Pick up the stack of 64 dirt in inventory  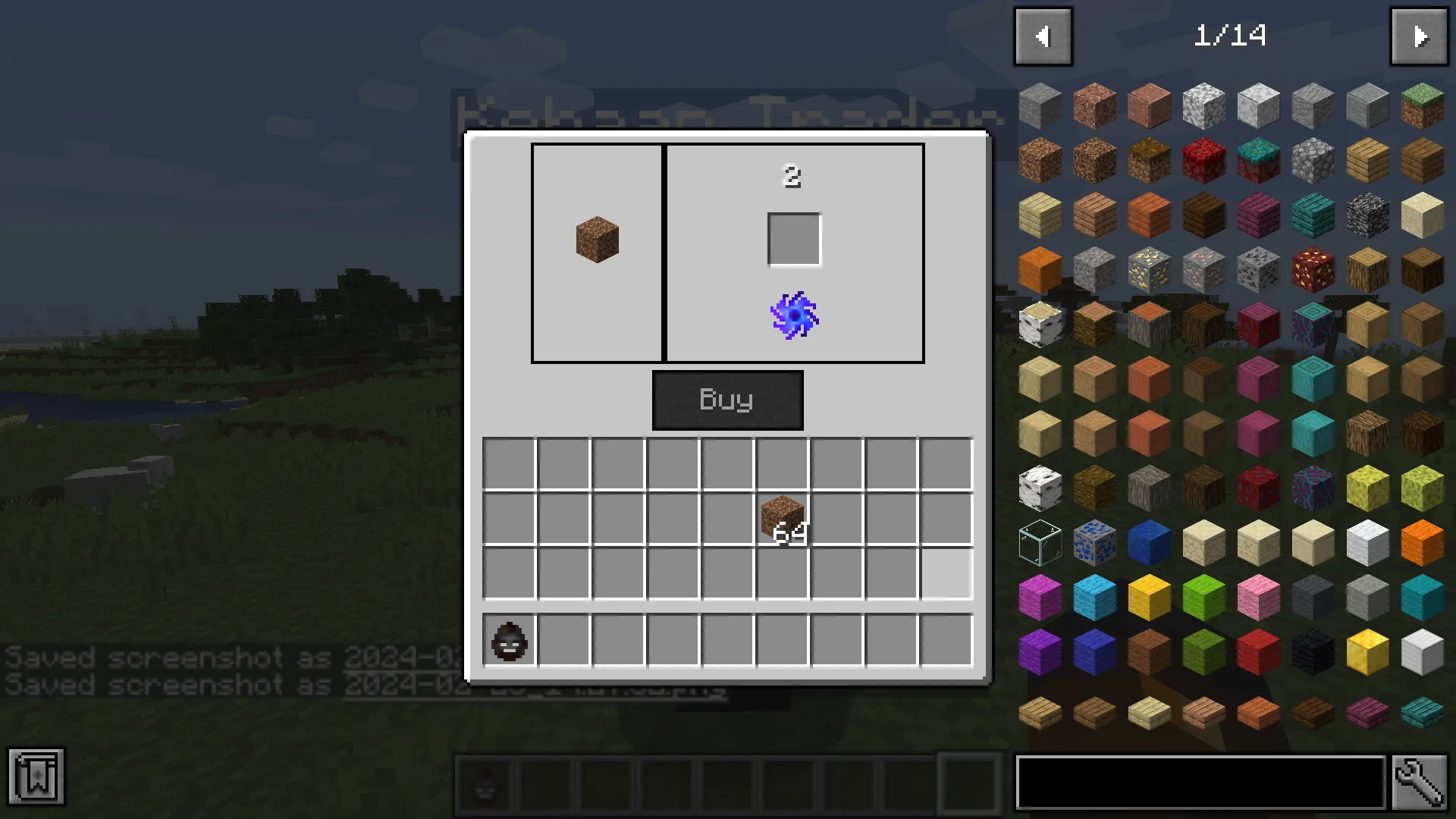(x=782, y=519)
